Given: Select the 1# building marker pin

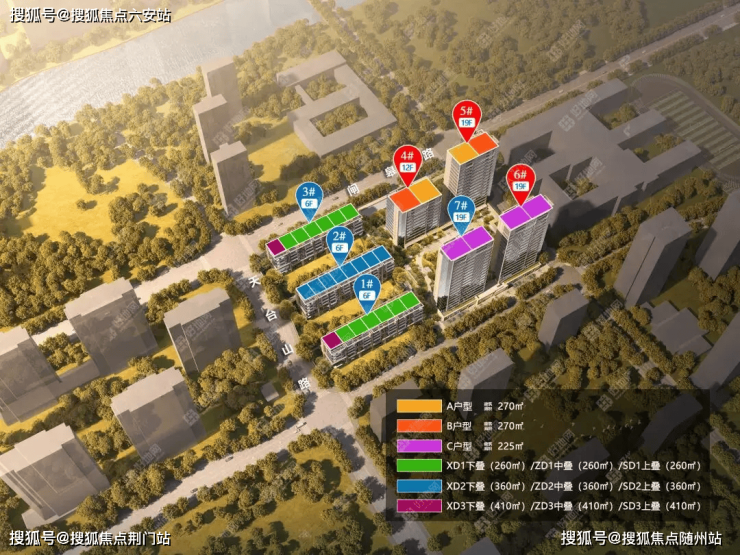Looking at the screenshot, I should point(371,289).
